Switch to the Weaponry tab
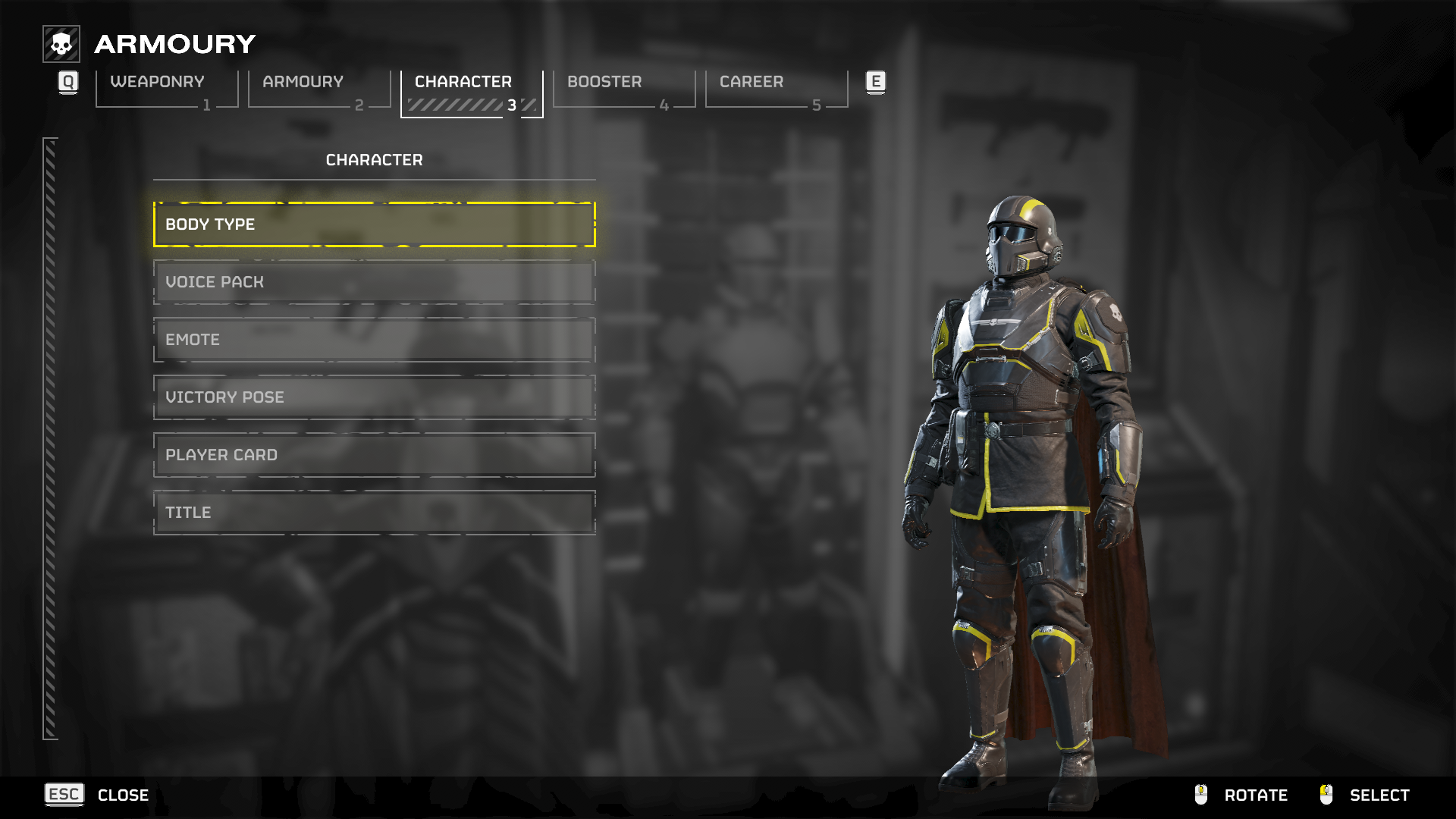 click(166, 89)
